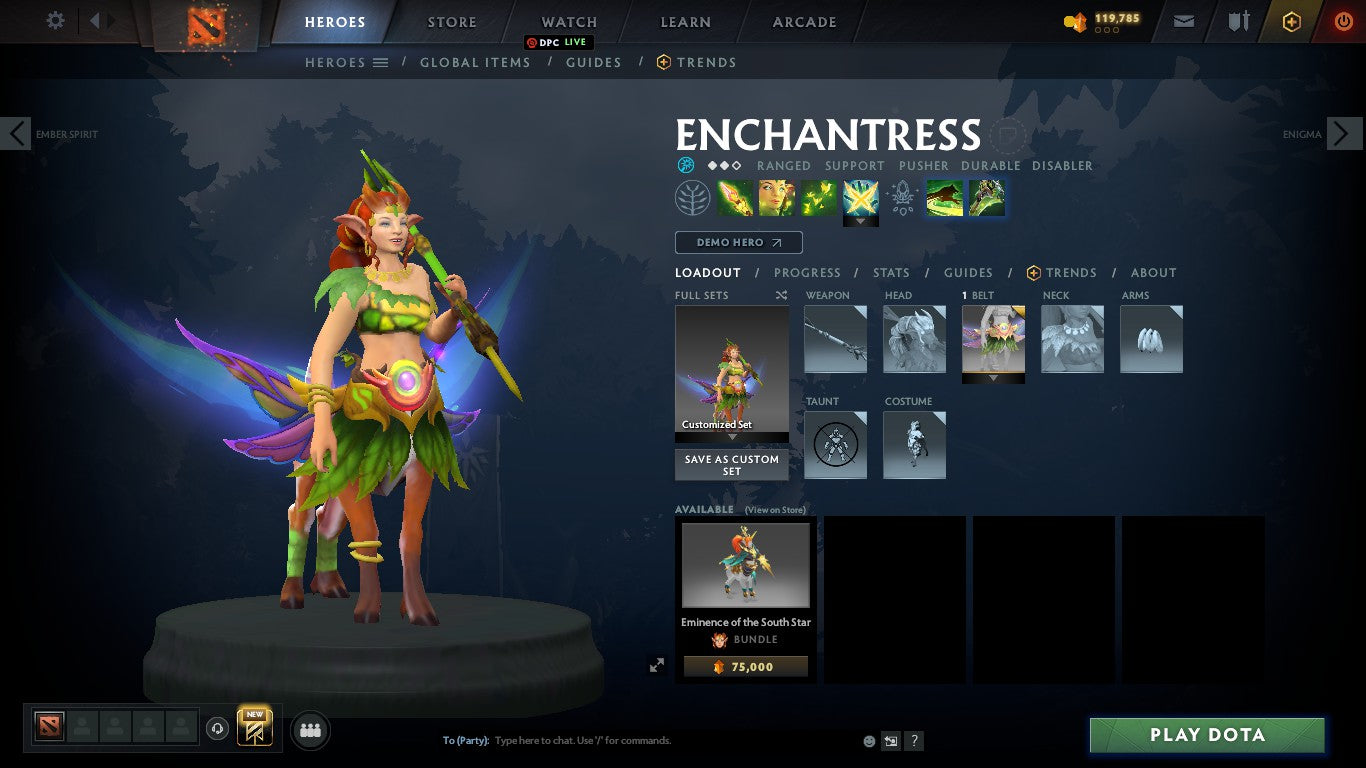The image size is (1366, 768).
Task: Open the Armory sword-and-shield icon
Action: (1240, 20)
